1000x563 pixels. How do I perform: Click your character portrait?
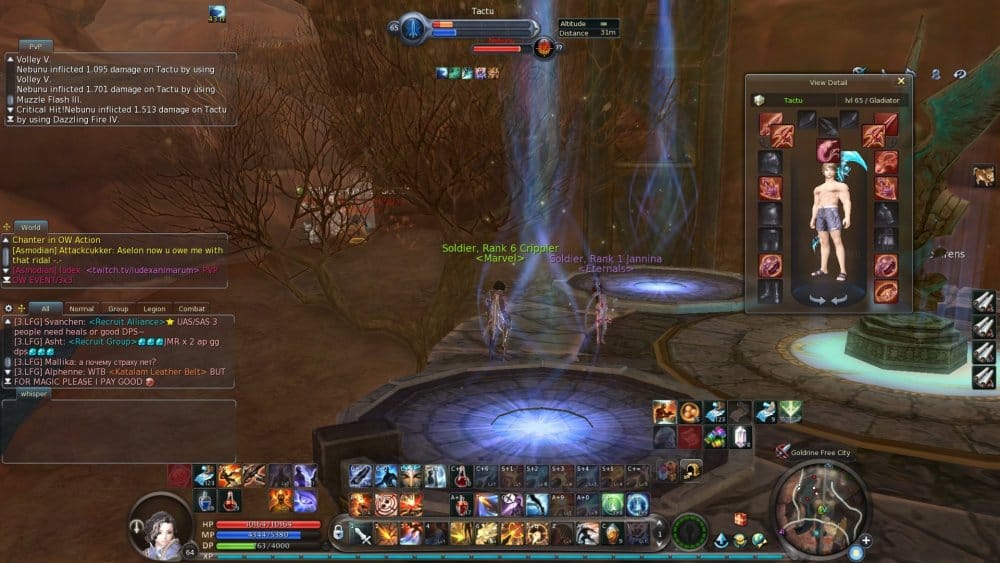pyautogui.click(x=160, y=523)
